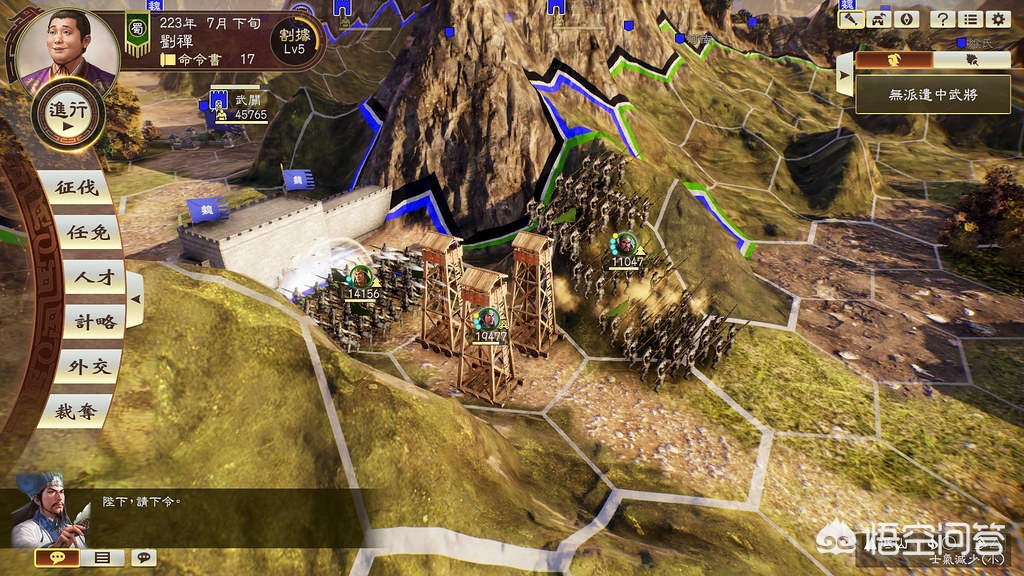Open help with the question mark button

point(941,18)
